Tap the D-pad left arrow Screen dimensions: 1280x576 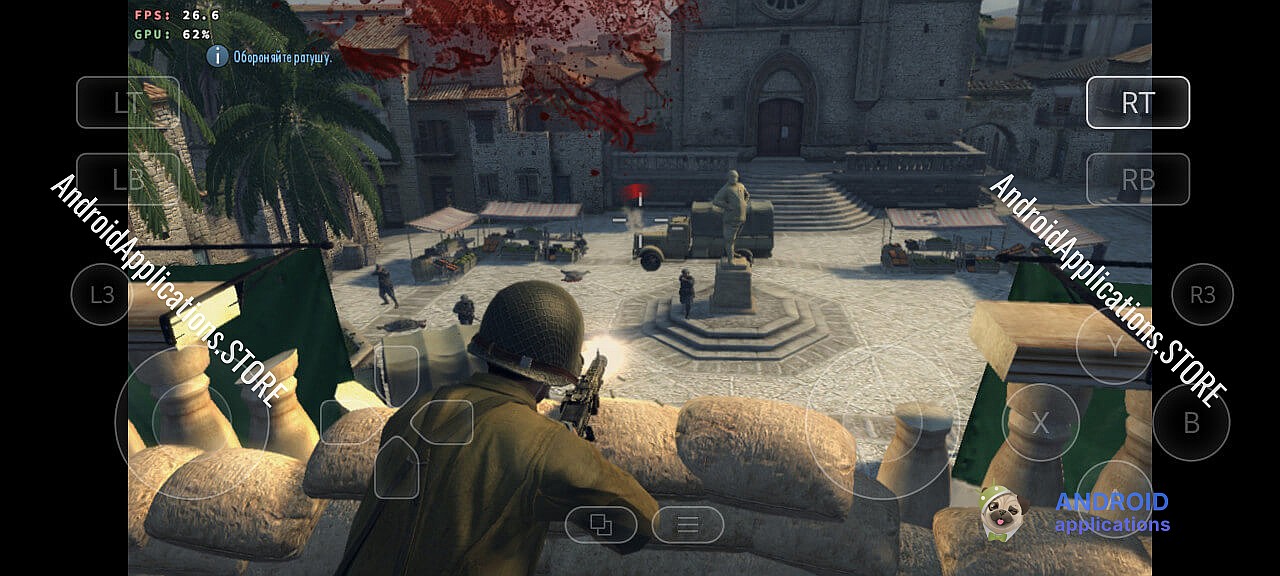click(347, 422)
